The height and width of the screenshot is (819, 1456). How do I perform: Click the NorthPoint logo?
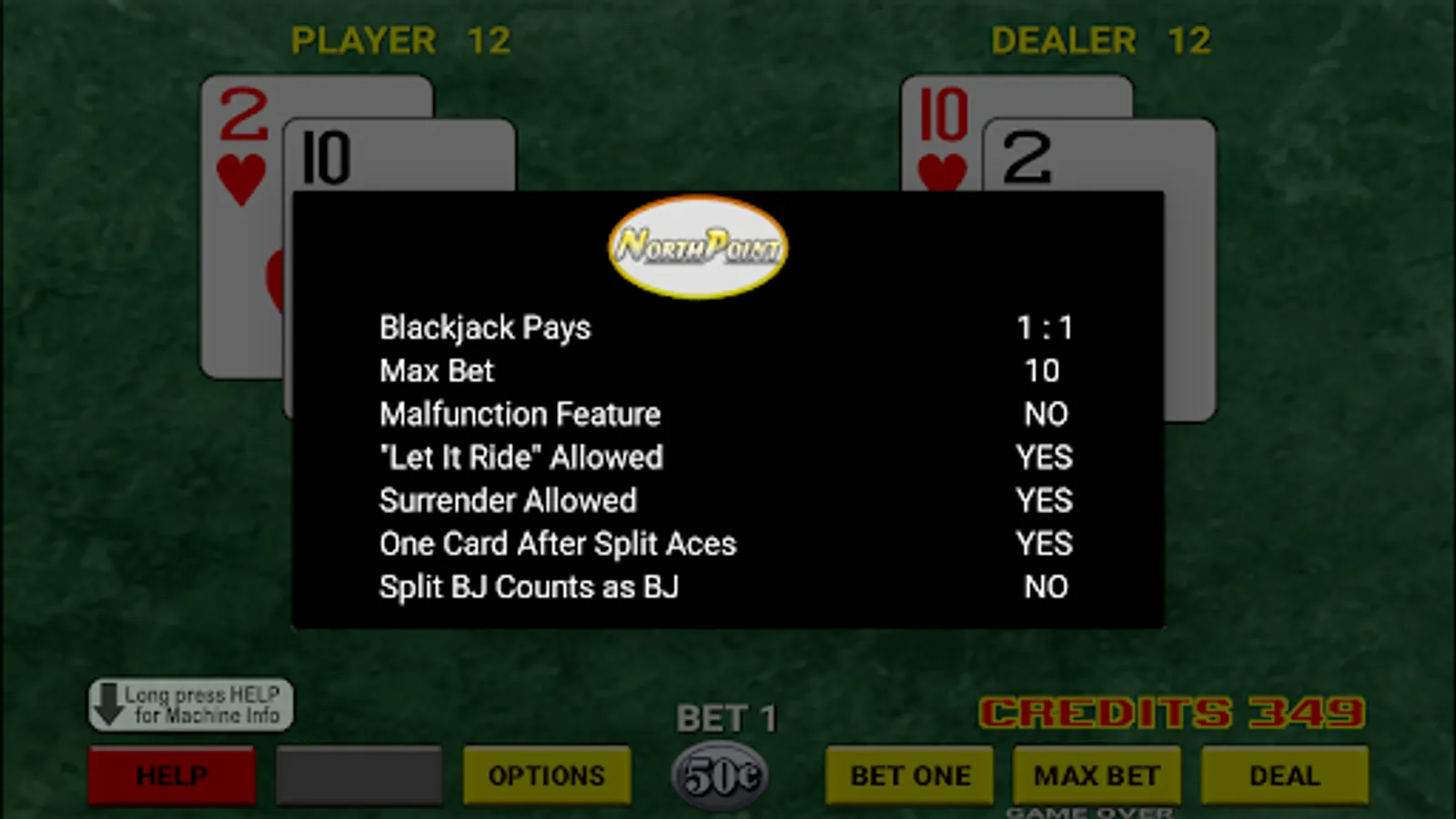click(697, 246)
